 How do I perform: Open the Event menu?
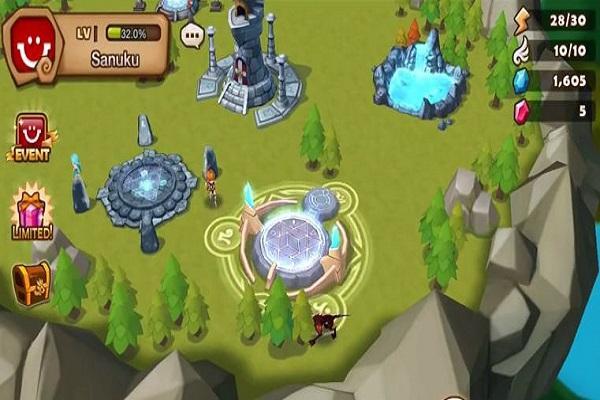coord(31,137)
